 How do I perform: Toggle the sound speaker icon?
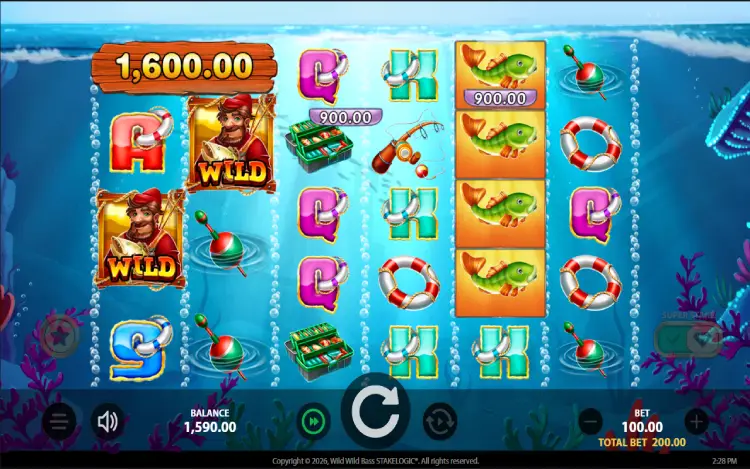(x=107, y=422)
